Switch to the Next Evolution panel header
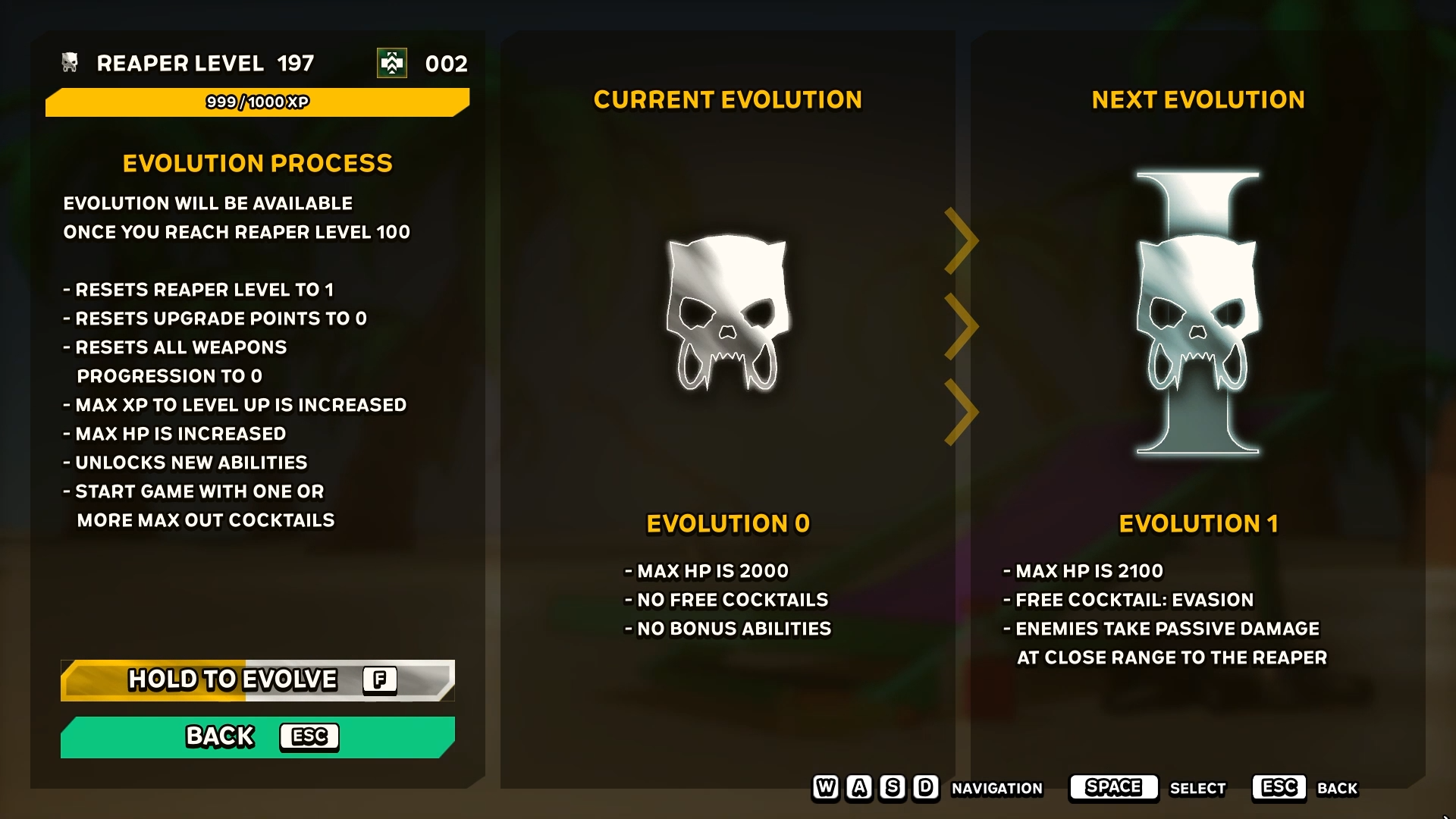 tap(1197, 99)
